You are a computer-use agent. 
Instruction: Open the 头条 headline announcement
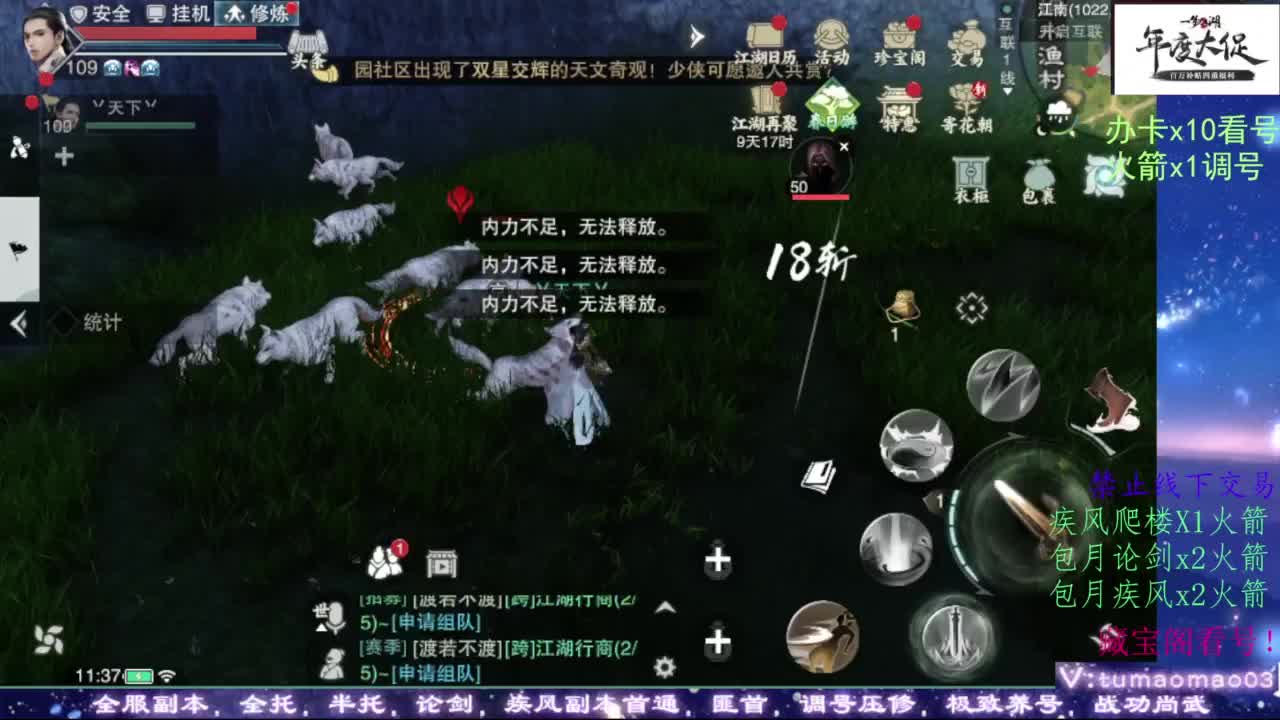308,50
